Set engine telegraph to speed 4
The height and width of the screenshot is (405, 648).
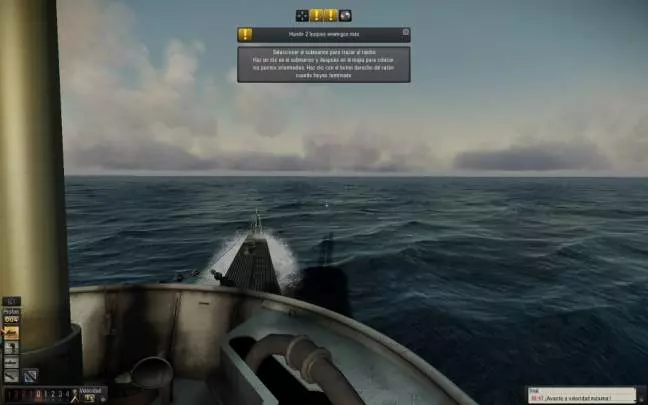[68, 394]
